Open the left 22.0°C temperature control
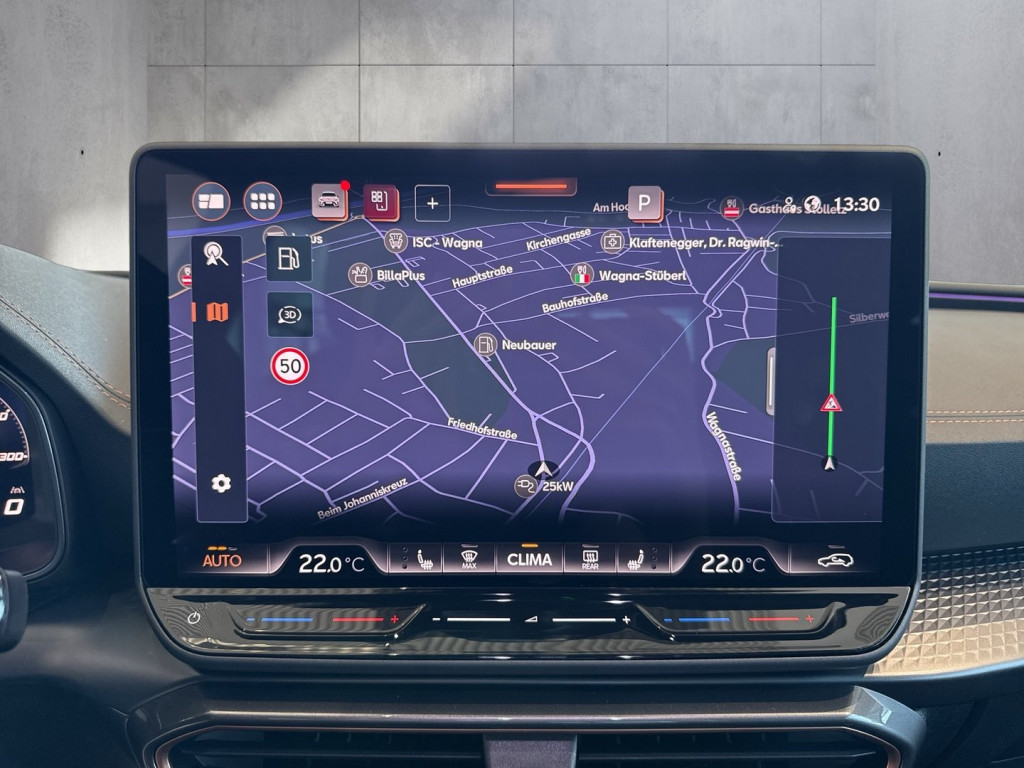The width and height of the screenshot is (1024, 768). click(x=331, y=563)
